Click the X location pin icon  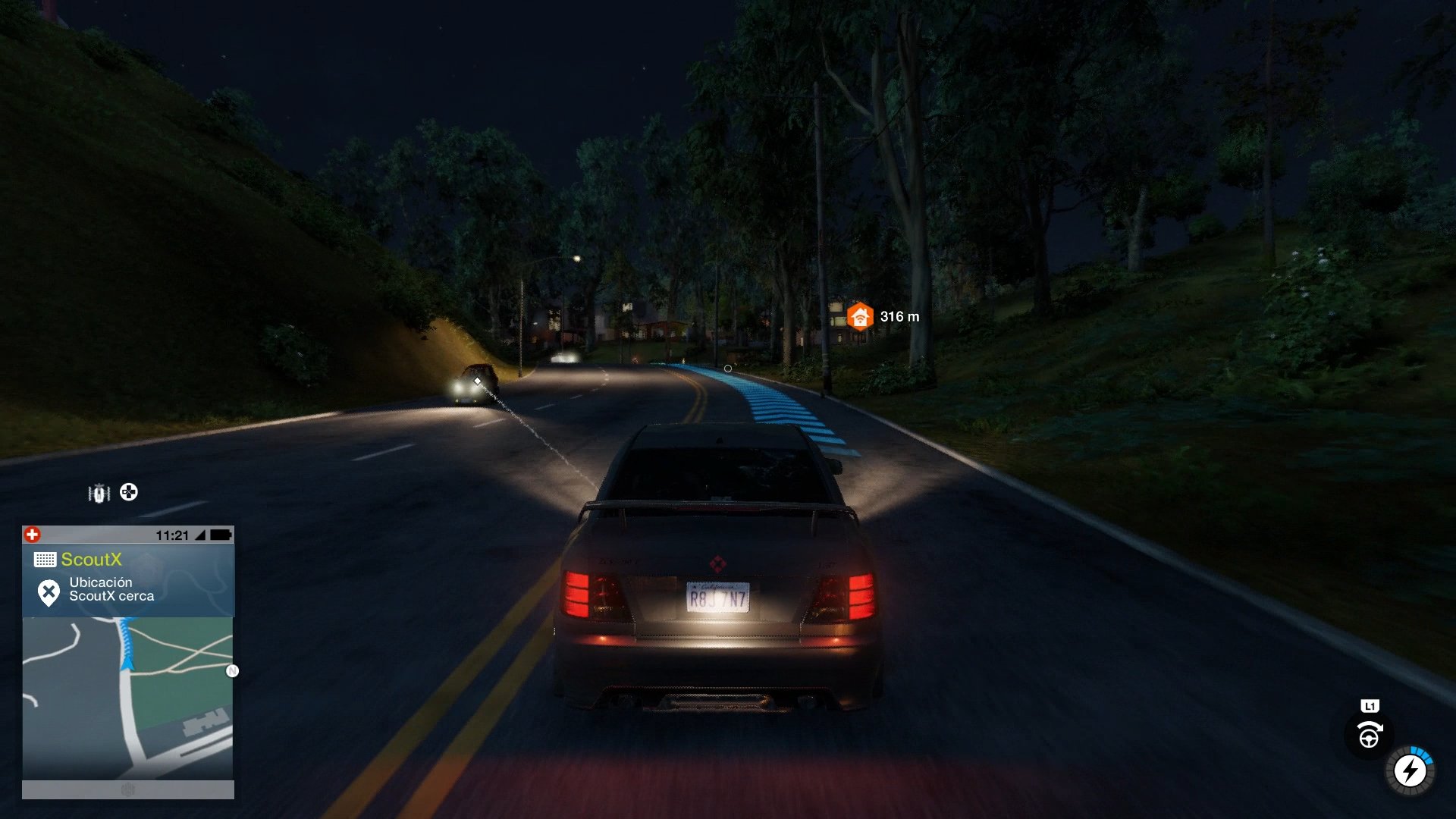tap(49, 592)
